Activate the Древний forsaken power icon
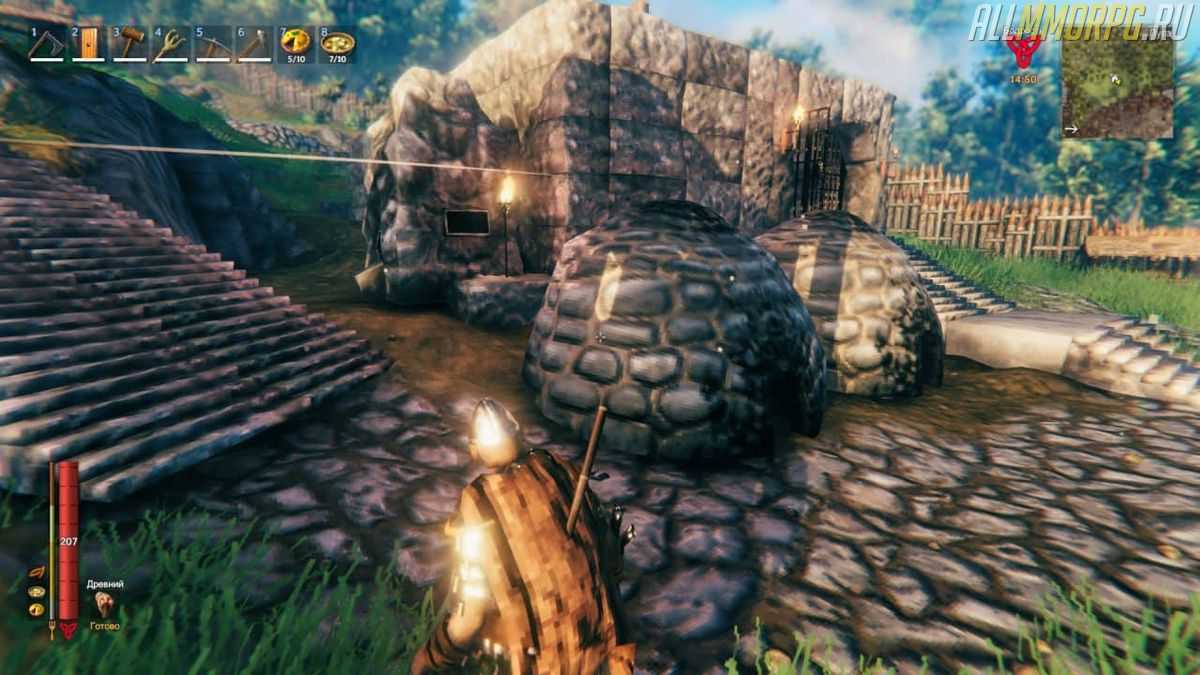Screen dimensions: 1200x675 [104, 603]
